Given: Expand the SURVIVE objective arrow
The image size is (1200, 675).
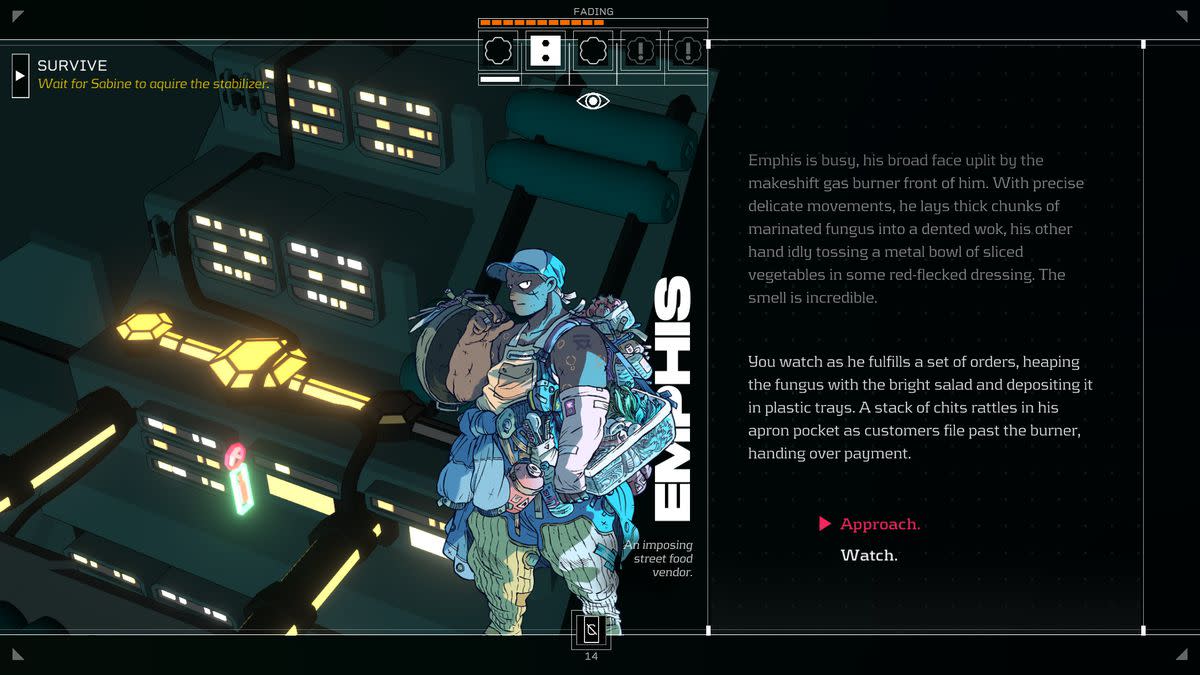Looking at the screenshot, I should tap(20, 75).
